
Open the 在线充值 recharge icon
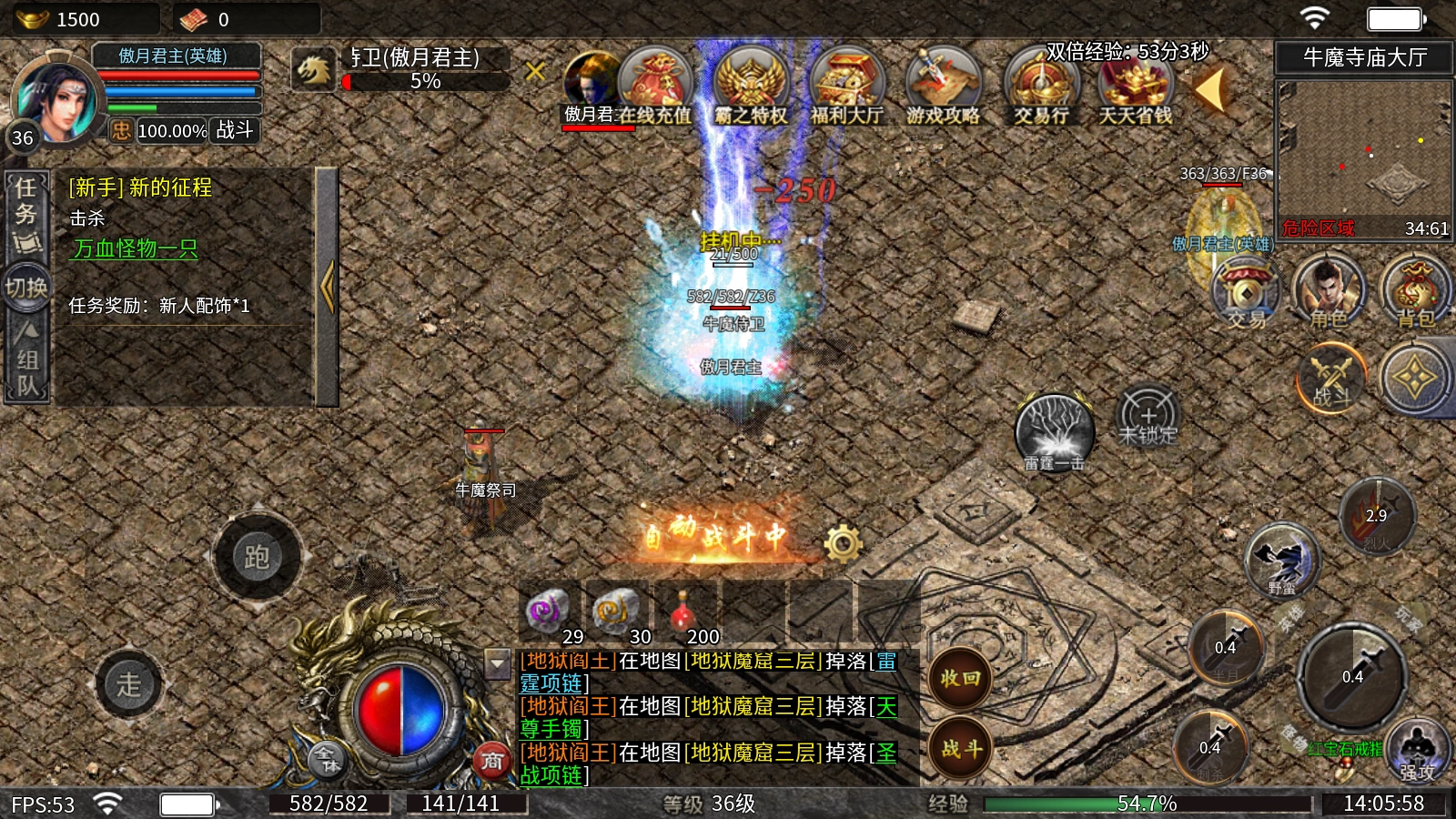click(654, 86)
